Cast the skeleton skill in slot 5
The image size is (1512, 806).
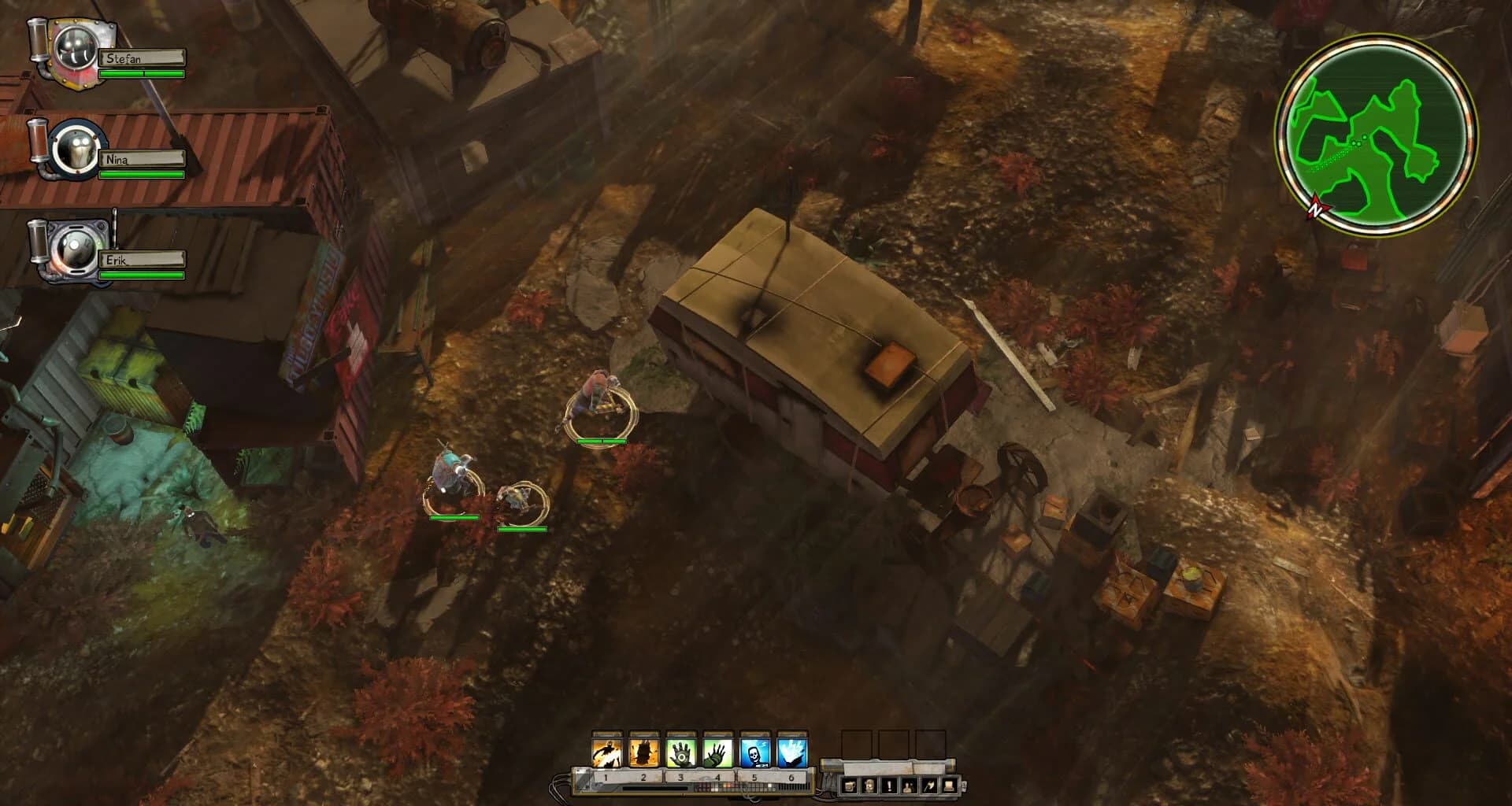click(x=755, y=752)
